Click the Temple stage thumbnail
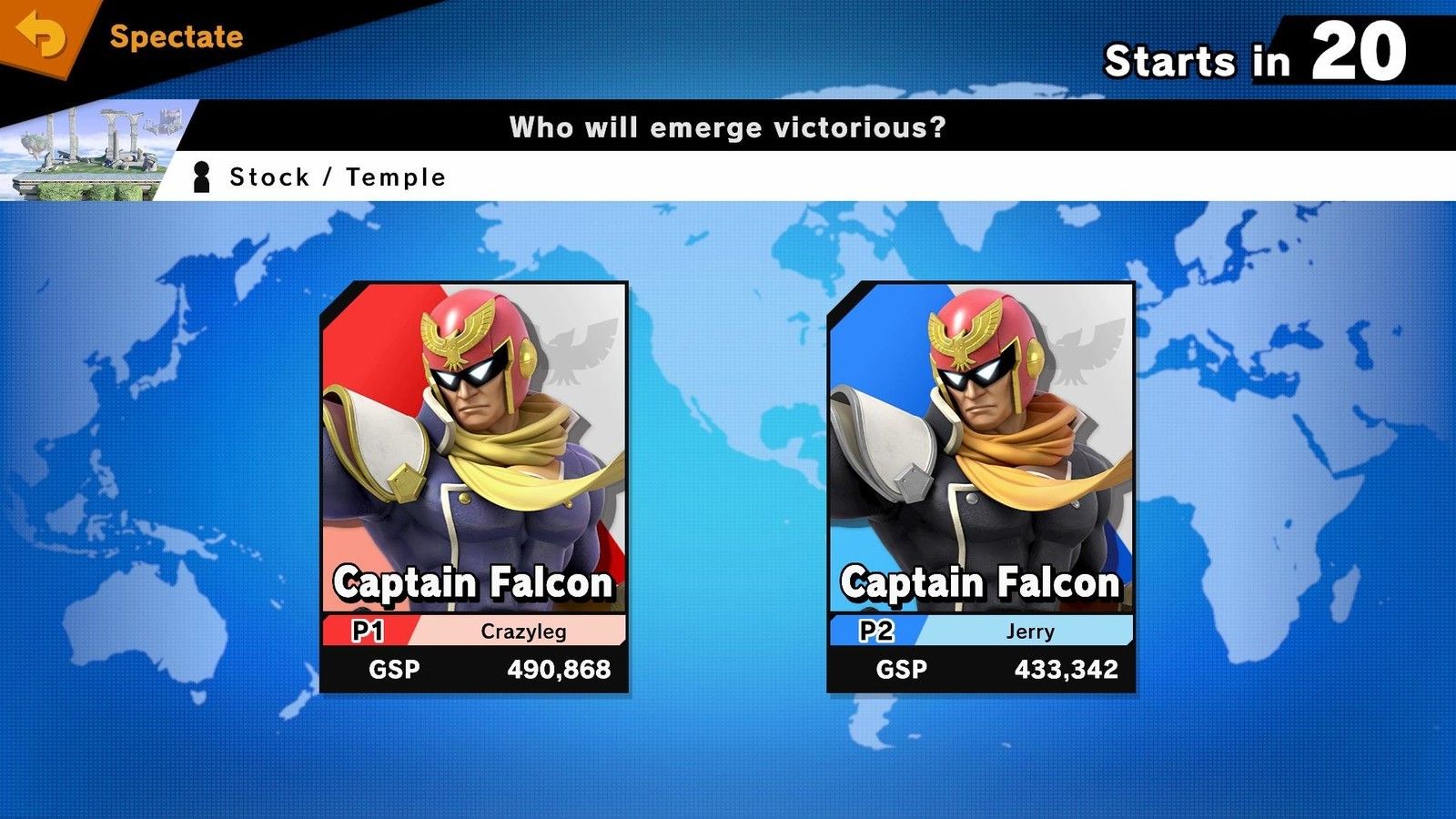Screen dimensions: 1456x819 point(91,150)
